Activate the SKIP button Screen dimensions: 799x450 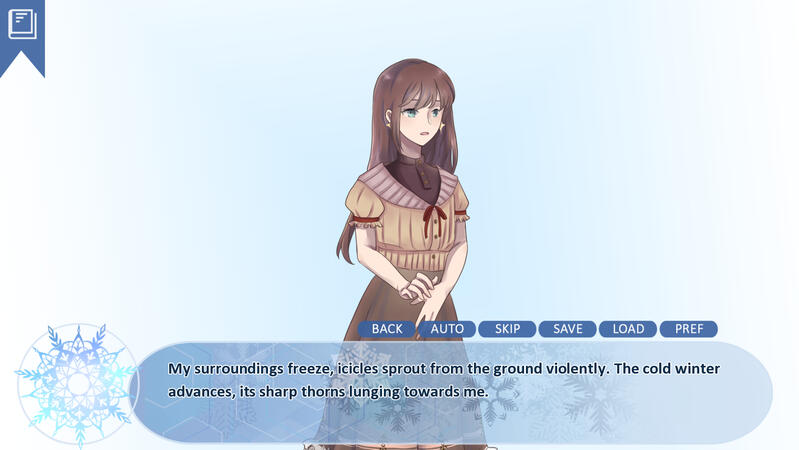(x=507, y=329)
